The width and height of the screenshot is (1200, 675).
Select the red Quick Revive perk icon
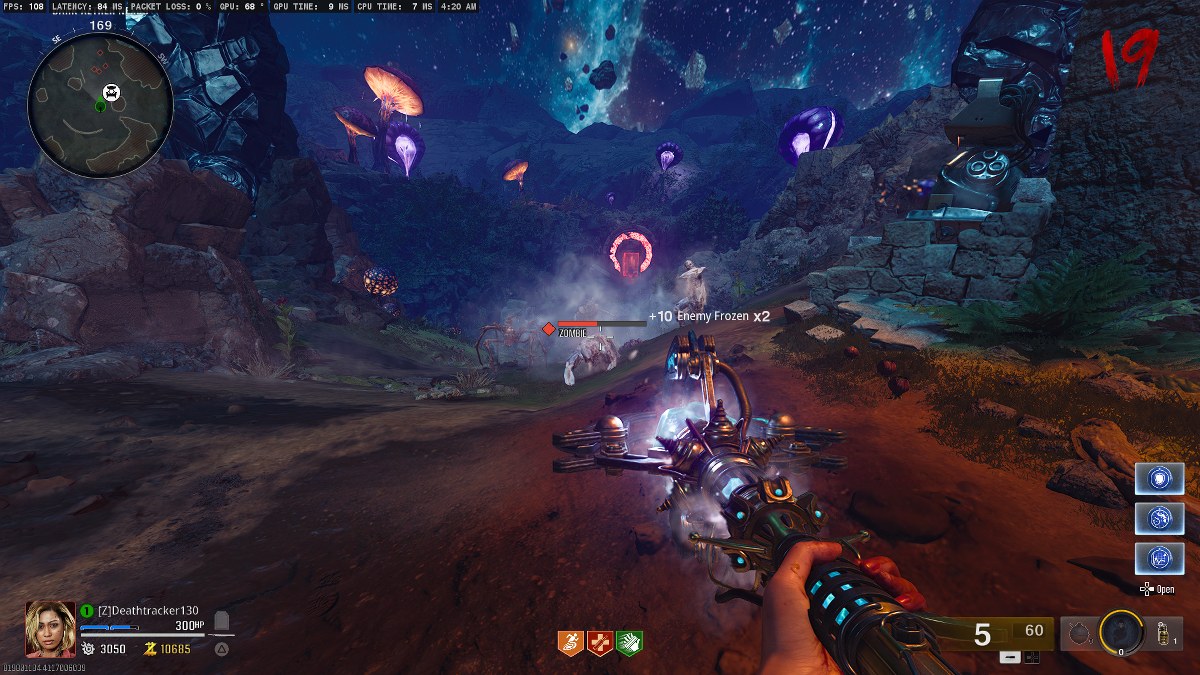click(x=600, y=643)
